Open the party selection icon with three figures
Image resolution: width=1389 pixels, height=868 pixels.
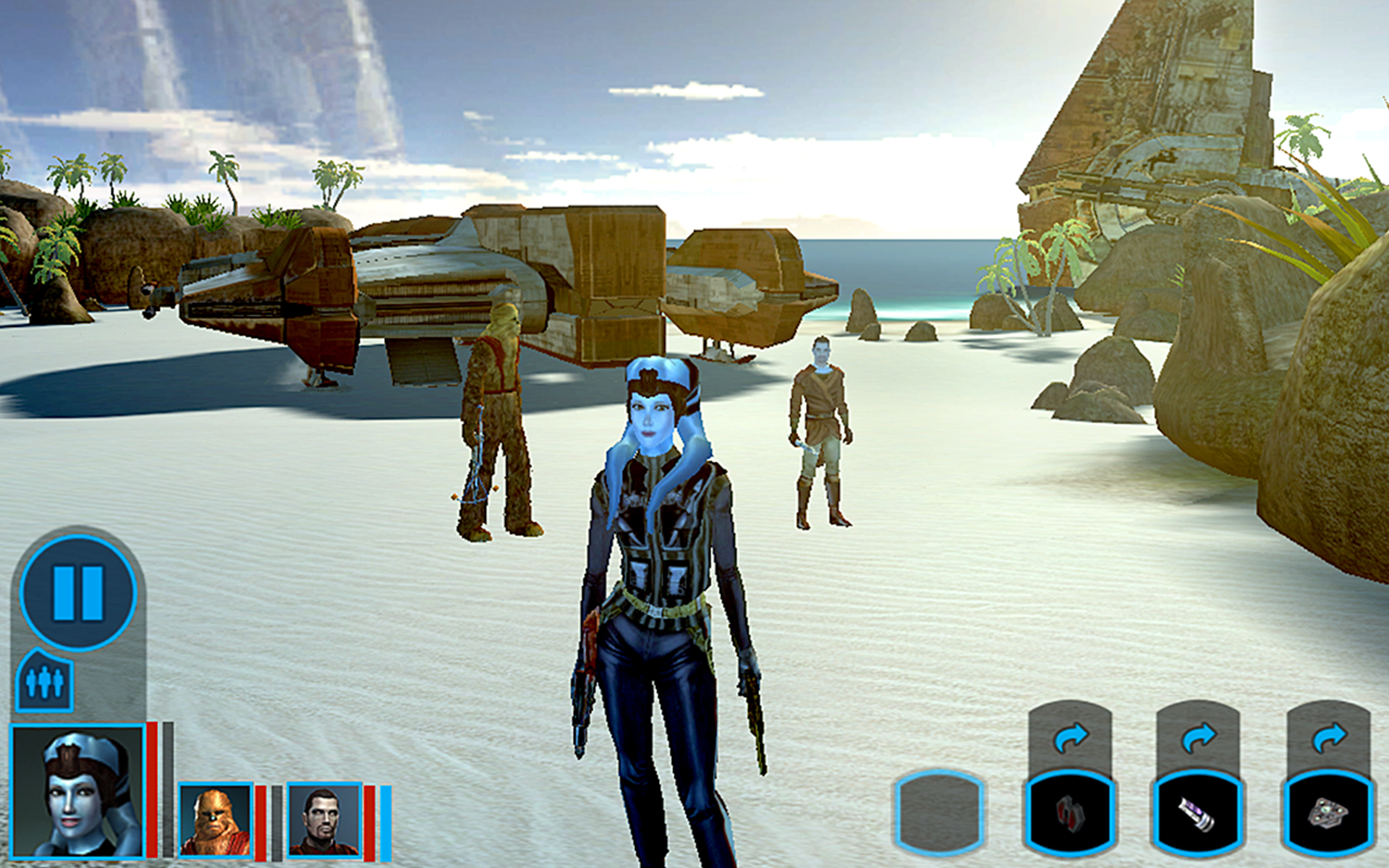tap(44, 681)
